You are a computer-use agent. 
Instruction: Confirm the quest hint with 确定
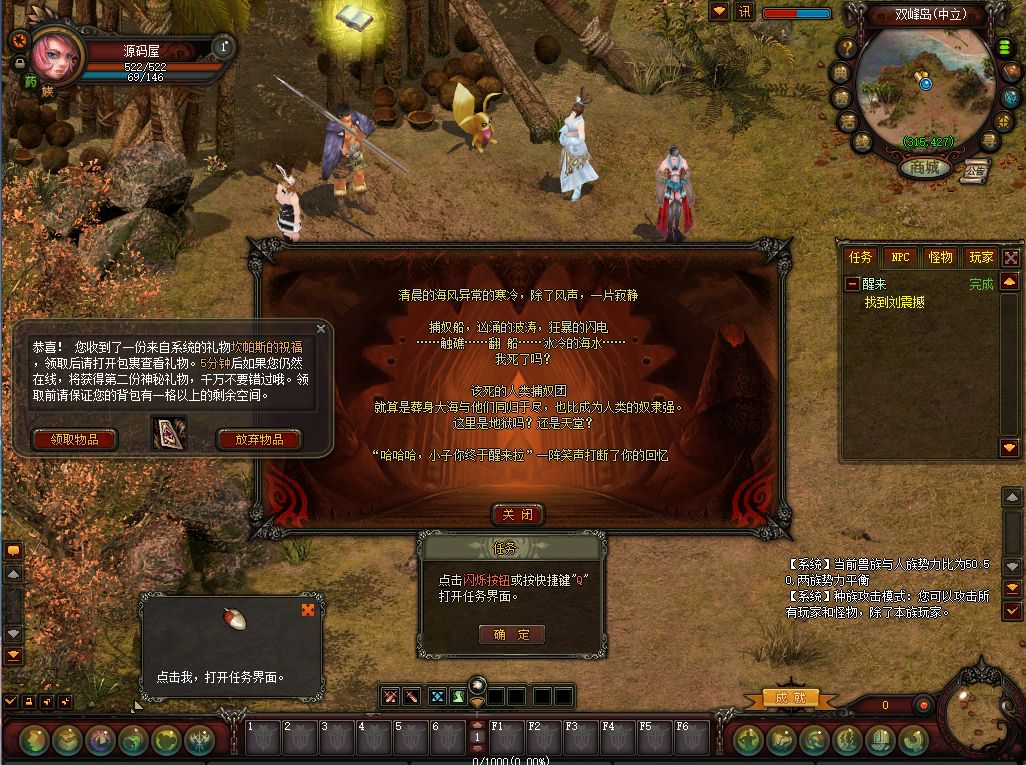click(x=511, y=634)
